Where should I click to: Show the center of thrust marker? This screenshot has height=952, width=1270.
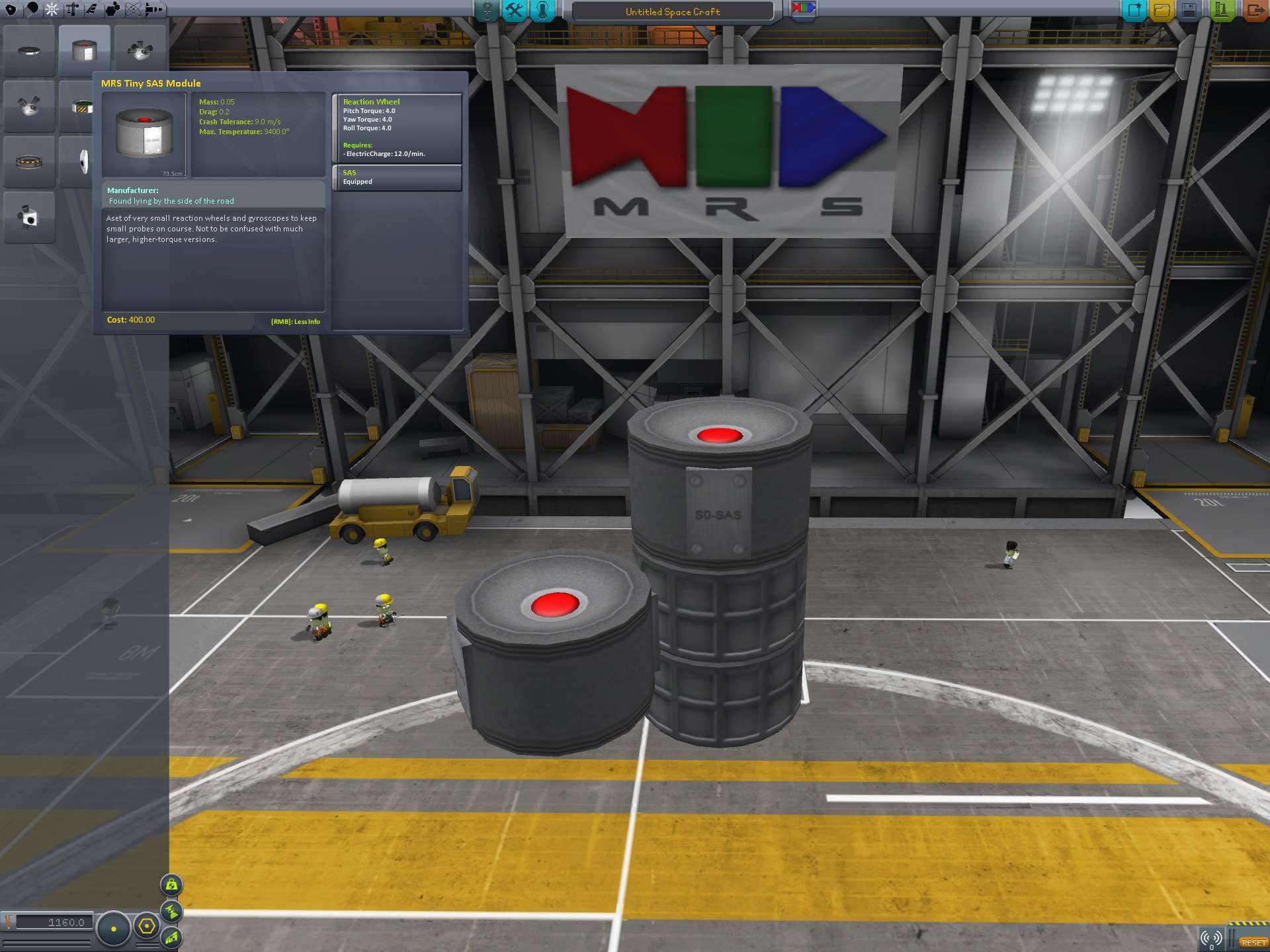click(x=171, y=912)
